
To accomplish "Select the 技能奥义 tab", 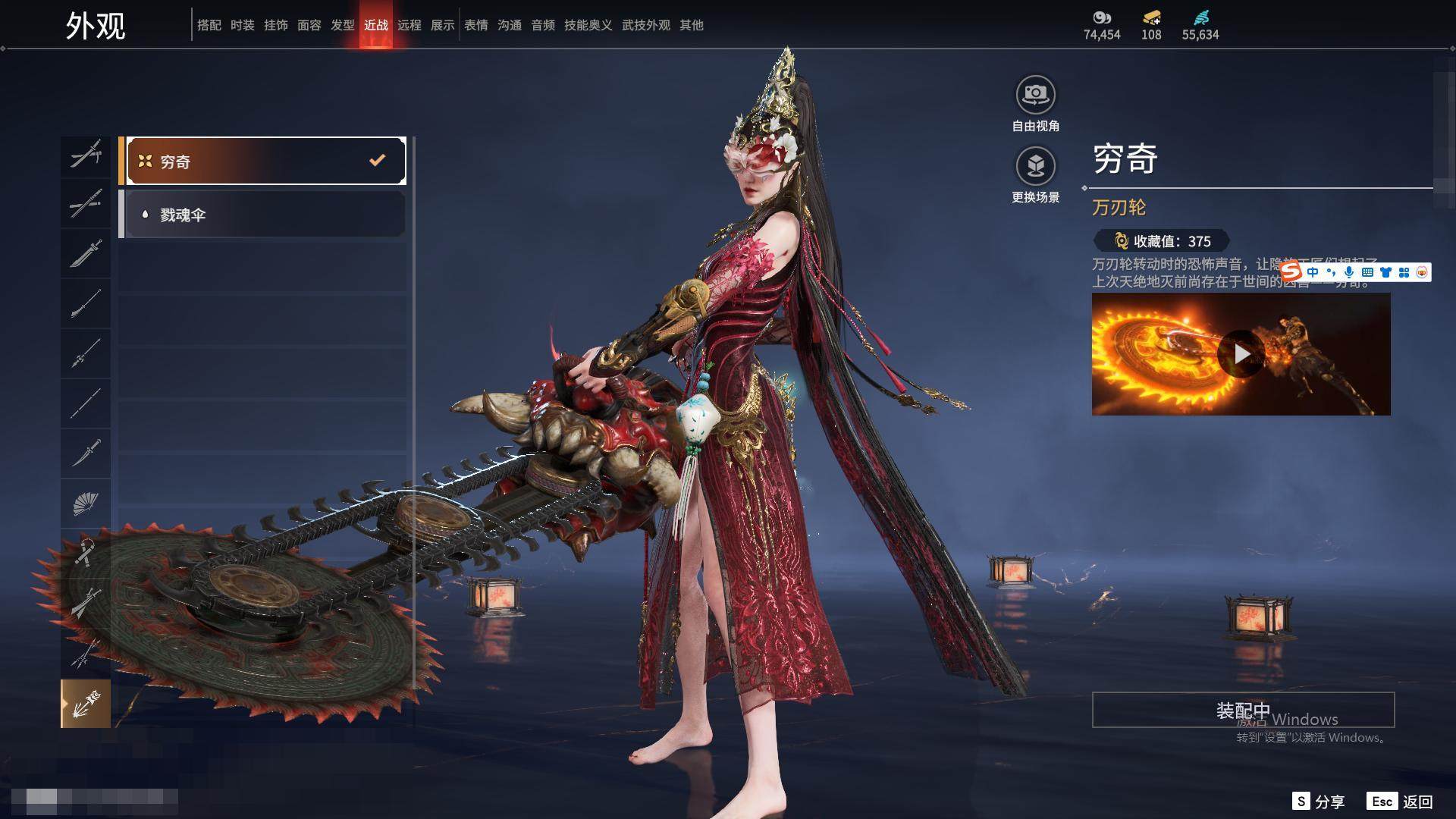I will point(588,25).
